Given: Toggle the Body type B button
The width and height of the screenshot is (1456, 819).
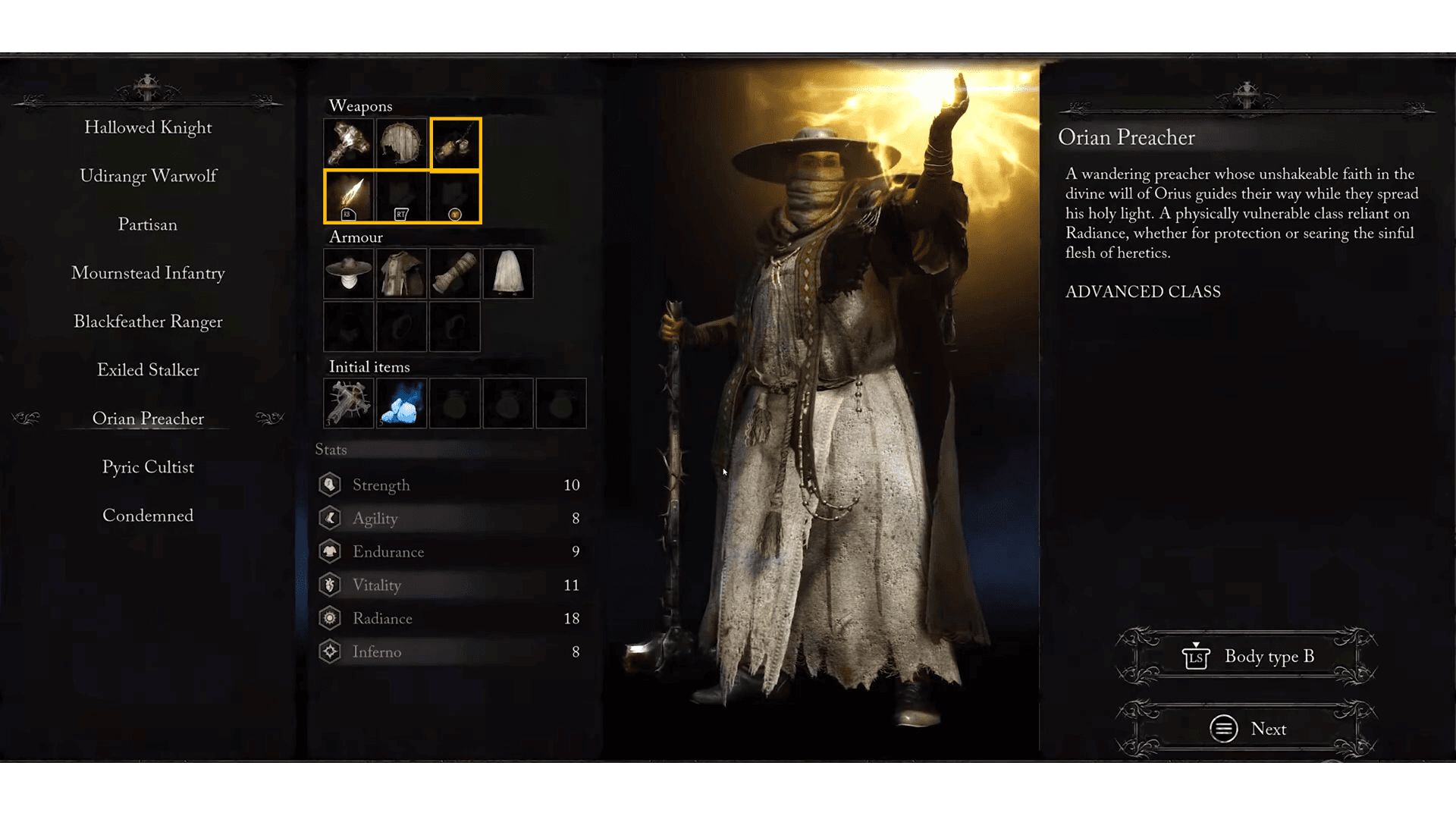Looking at the screenshot, I should (1247, 657).
